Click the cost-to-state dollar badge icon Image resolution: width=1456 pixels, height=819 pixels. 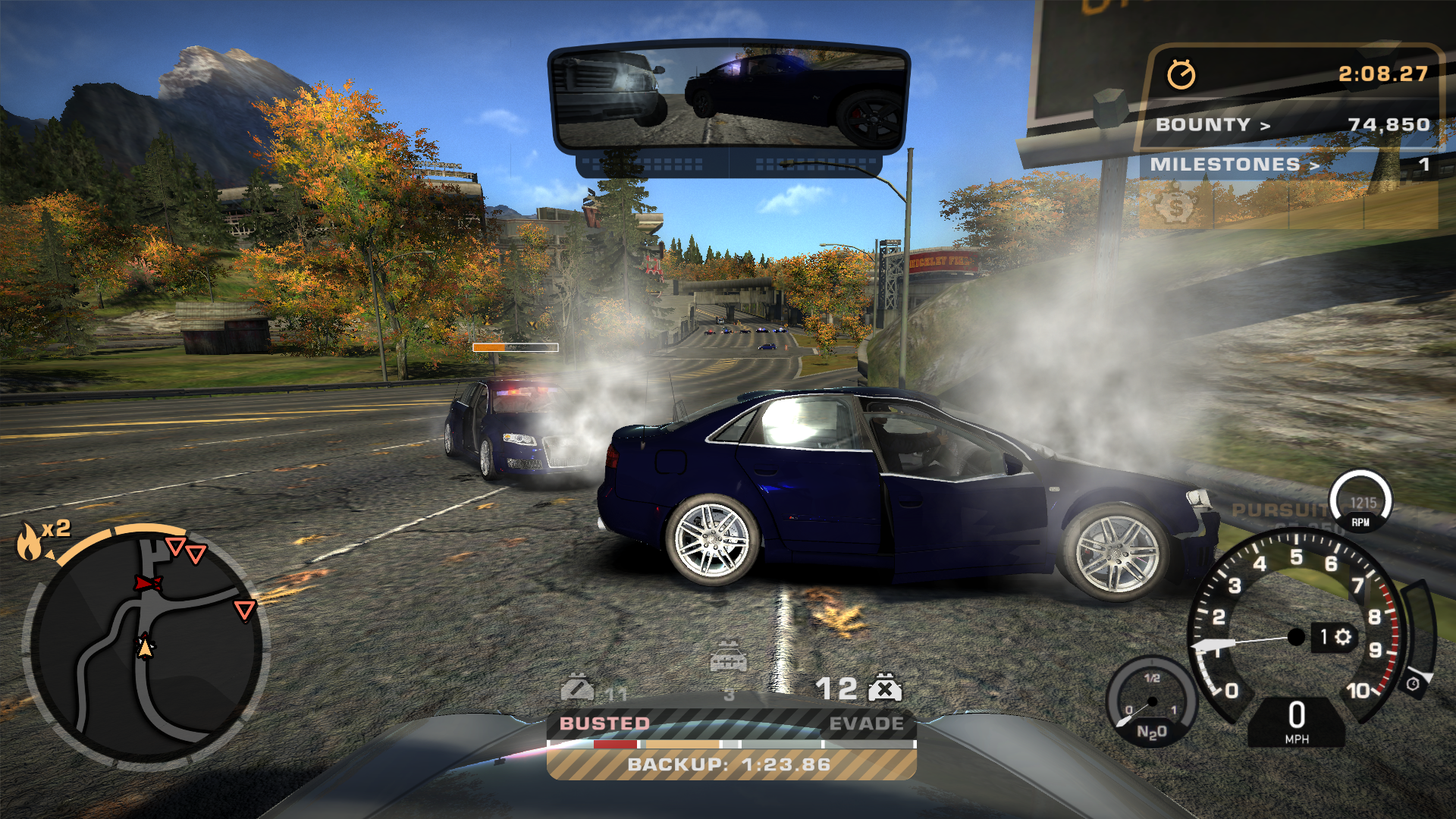pos(1175,206)
